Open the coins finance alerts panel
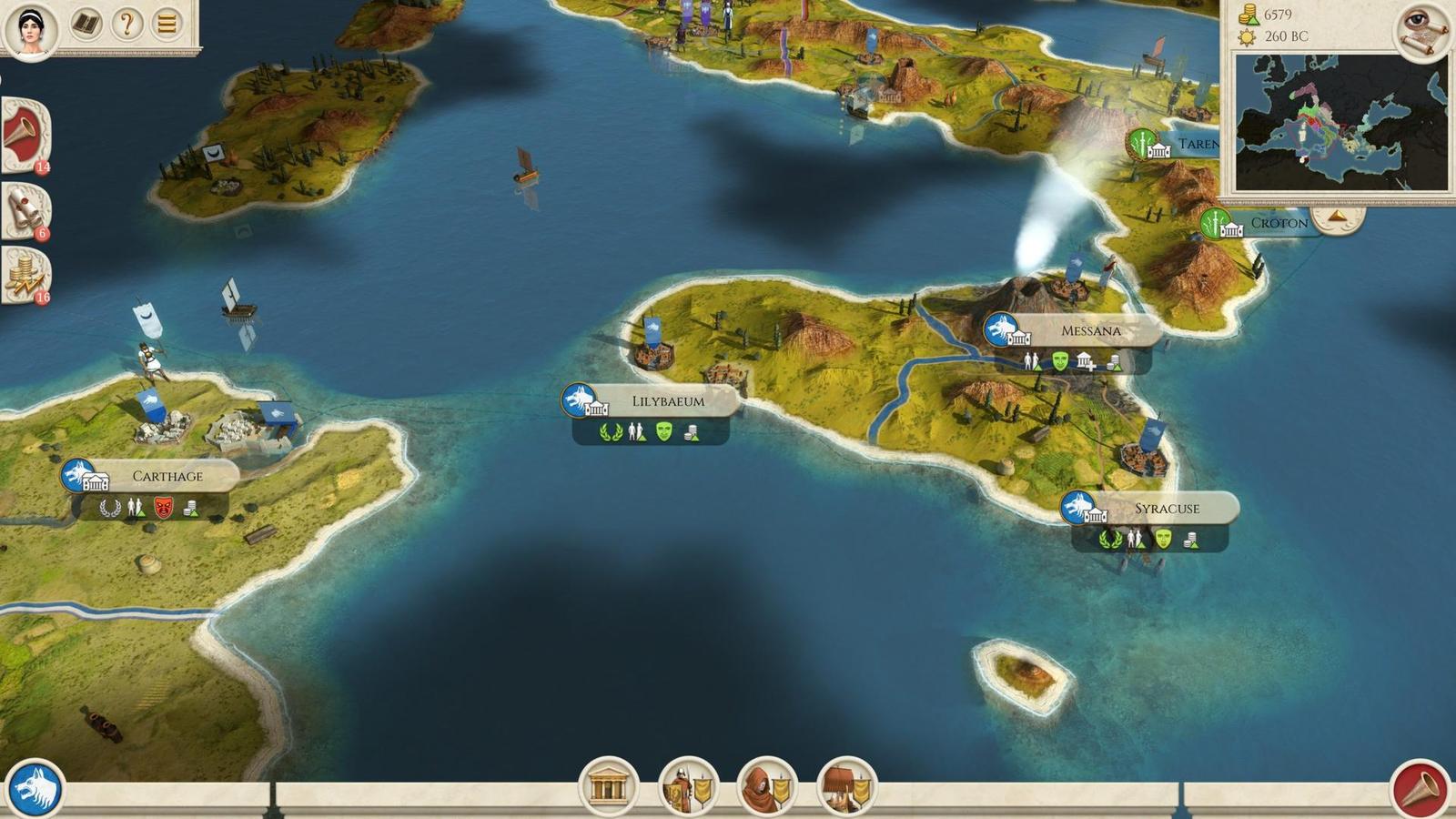 [x=25, y=274]
